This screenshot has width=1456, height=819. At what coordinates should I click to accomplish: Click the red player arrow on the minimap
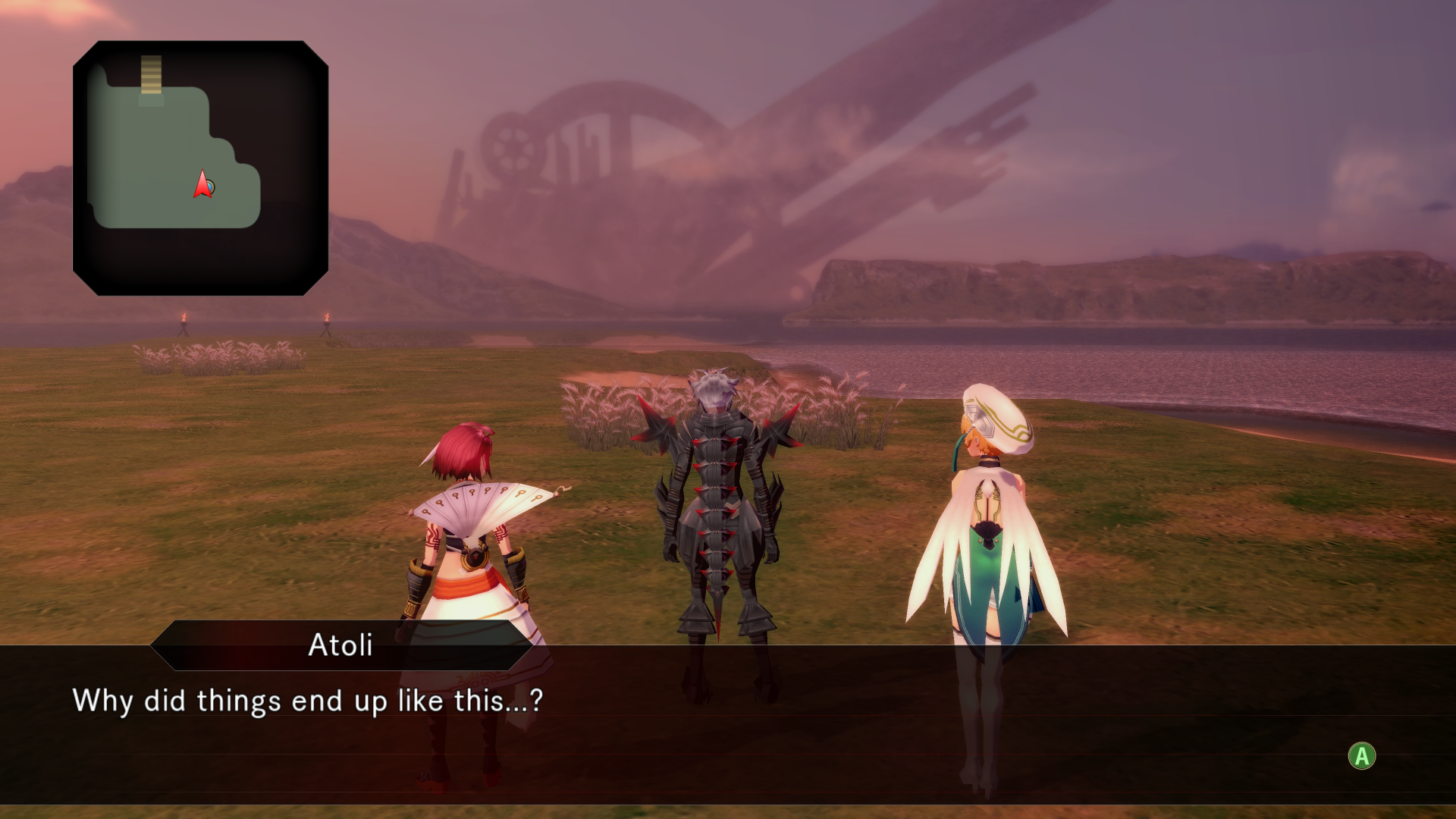[202, 185]
